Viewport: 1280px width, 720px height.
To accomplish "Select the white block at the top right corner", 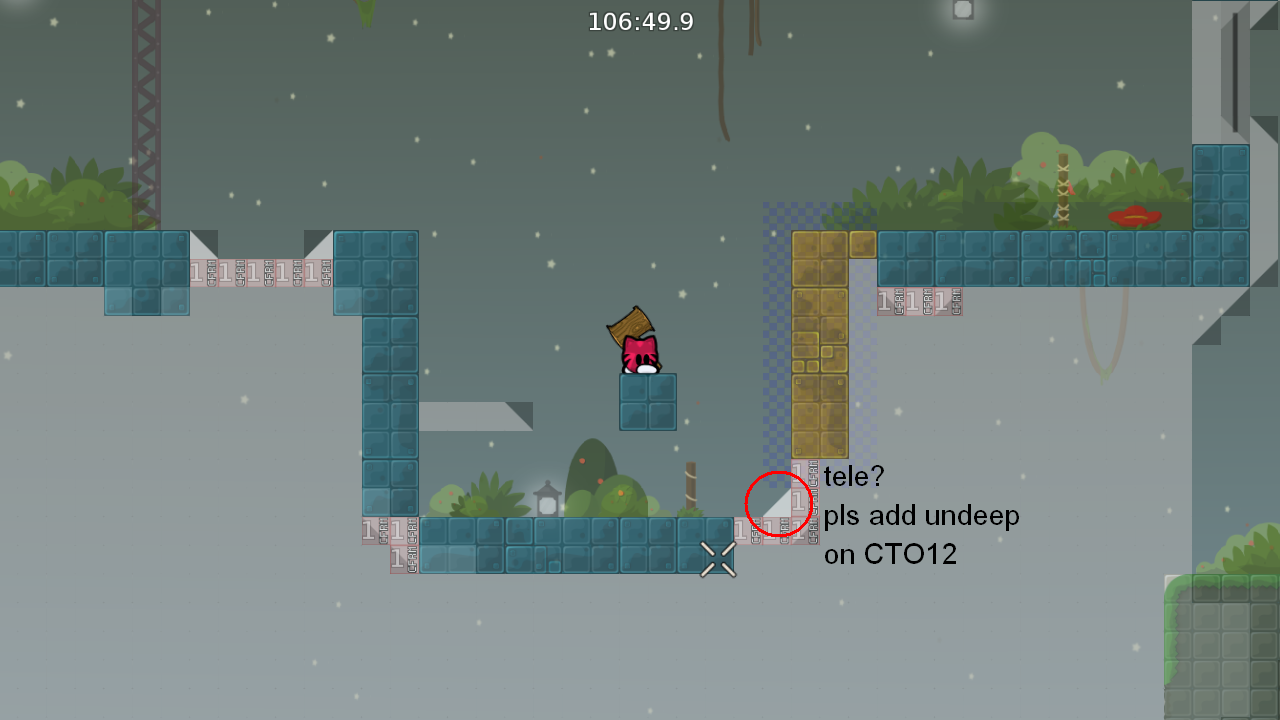I will point(961,9).
